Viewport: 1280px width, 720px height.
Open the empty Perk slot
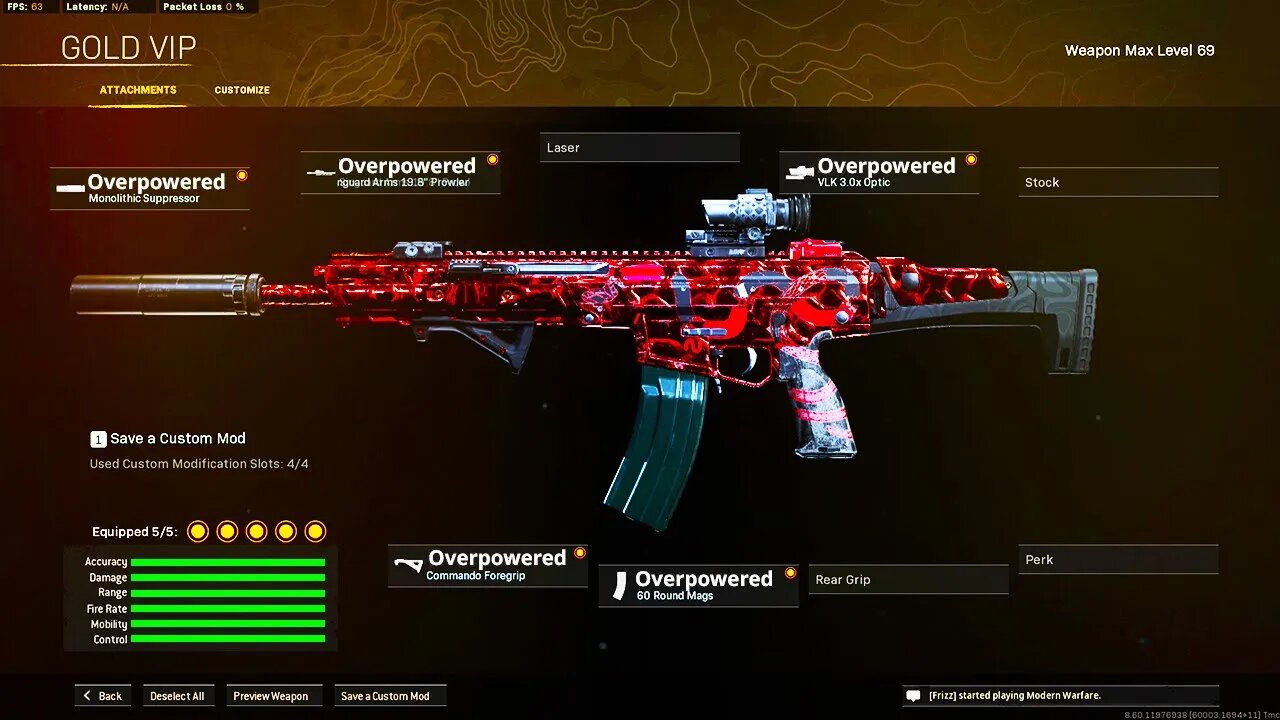coord(1117,559)
